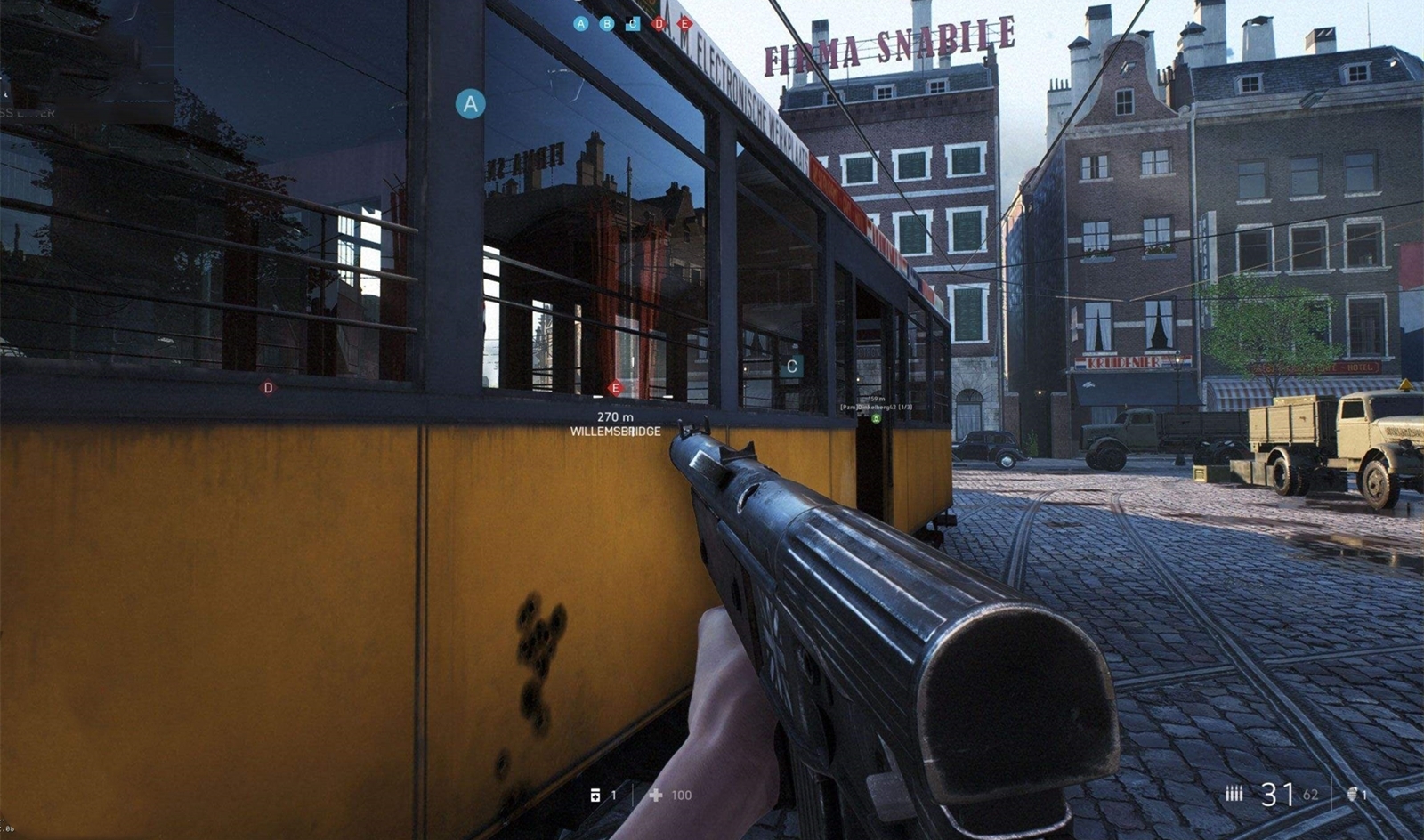
Task: Select the grenade icon
Action: 1354,794
